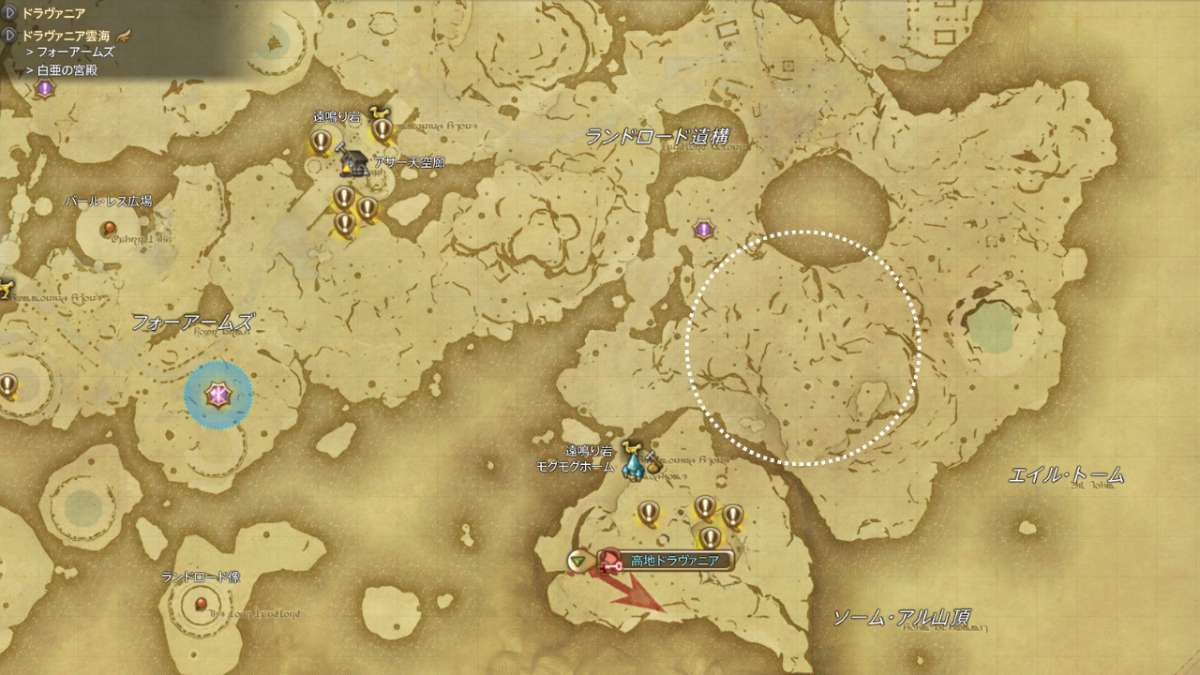The height and width of the screenshot is (675, 1200).
Task: Select the house-shaped icon near アサー天空廊
Action: [354, 161]
